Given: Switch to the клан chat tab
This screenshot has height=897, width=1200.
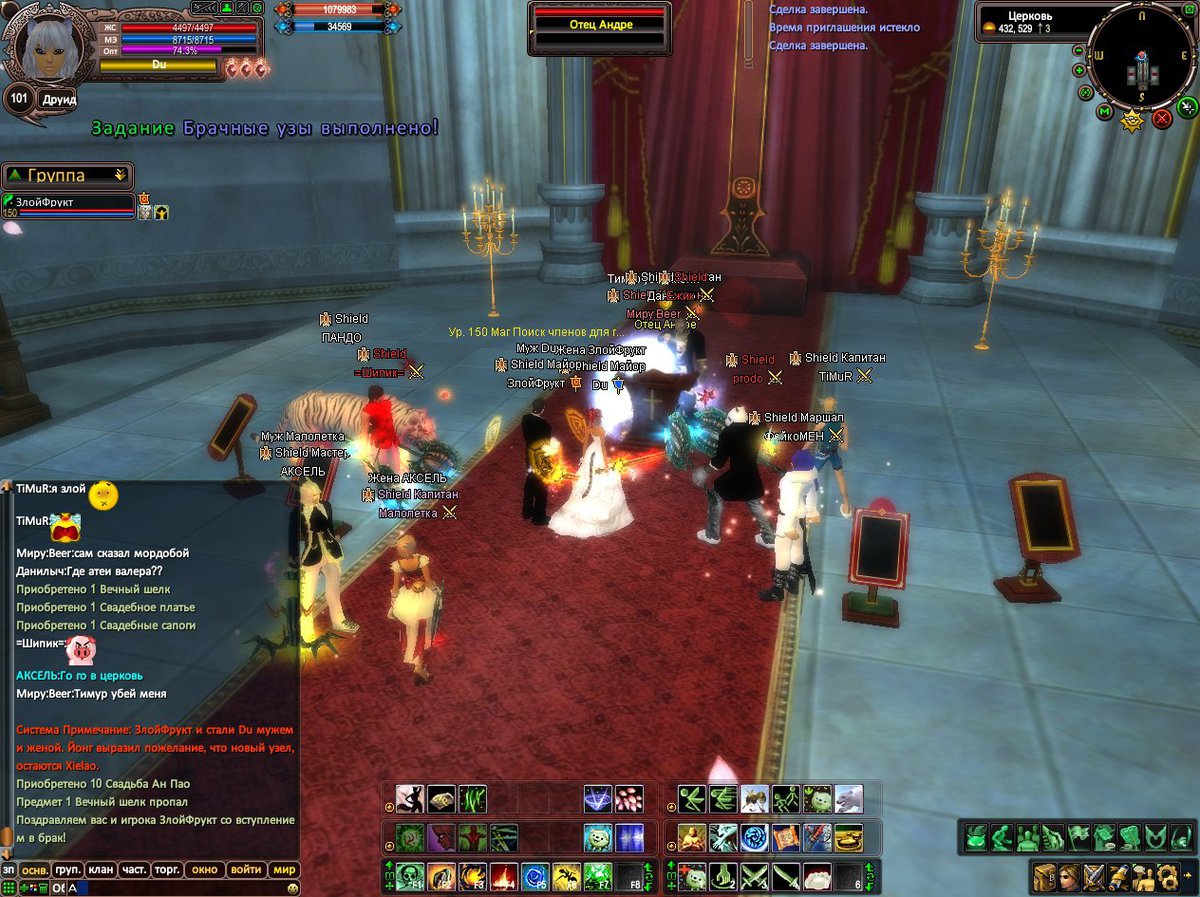Looking at the screenshot, I should [x=100, y=869].
